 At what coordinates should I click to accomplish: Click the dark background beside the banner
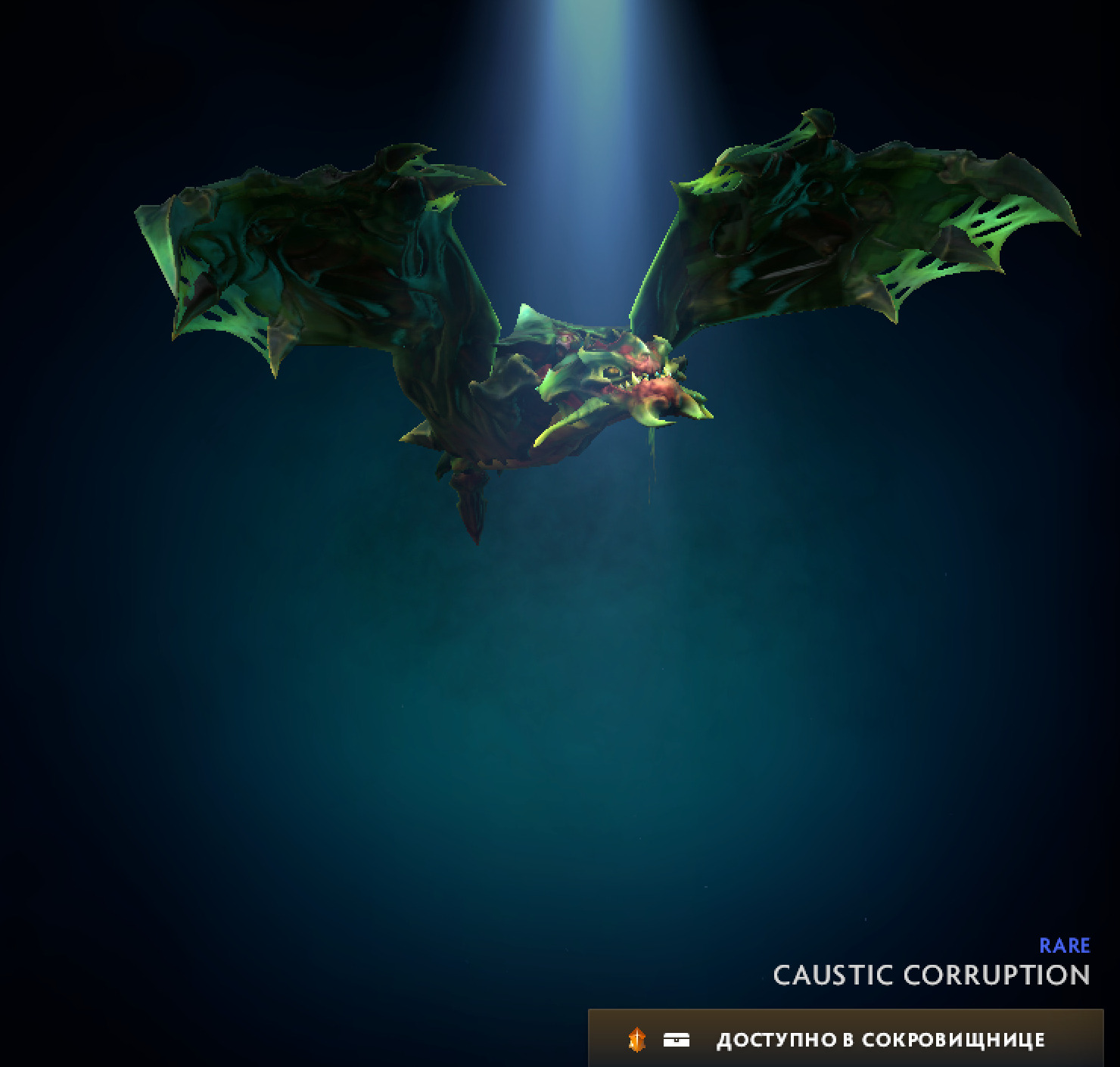point(303,1040)
